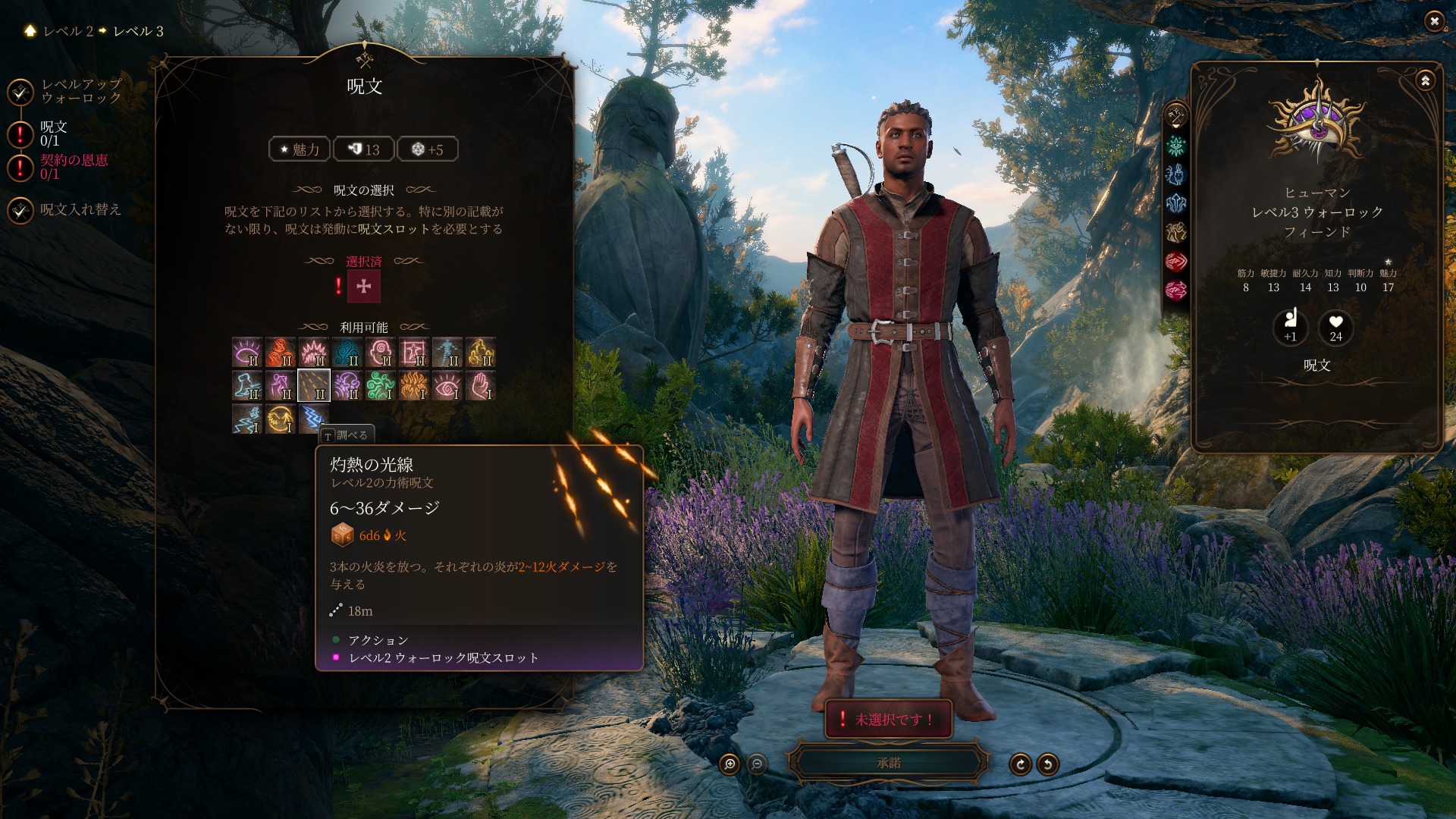Collapse the character summary panel

(x=1425, y=80)
